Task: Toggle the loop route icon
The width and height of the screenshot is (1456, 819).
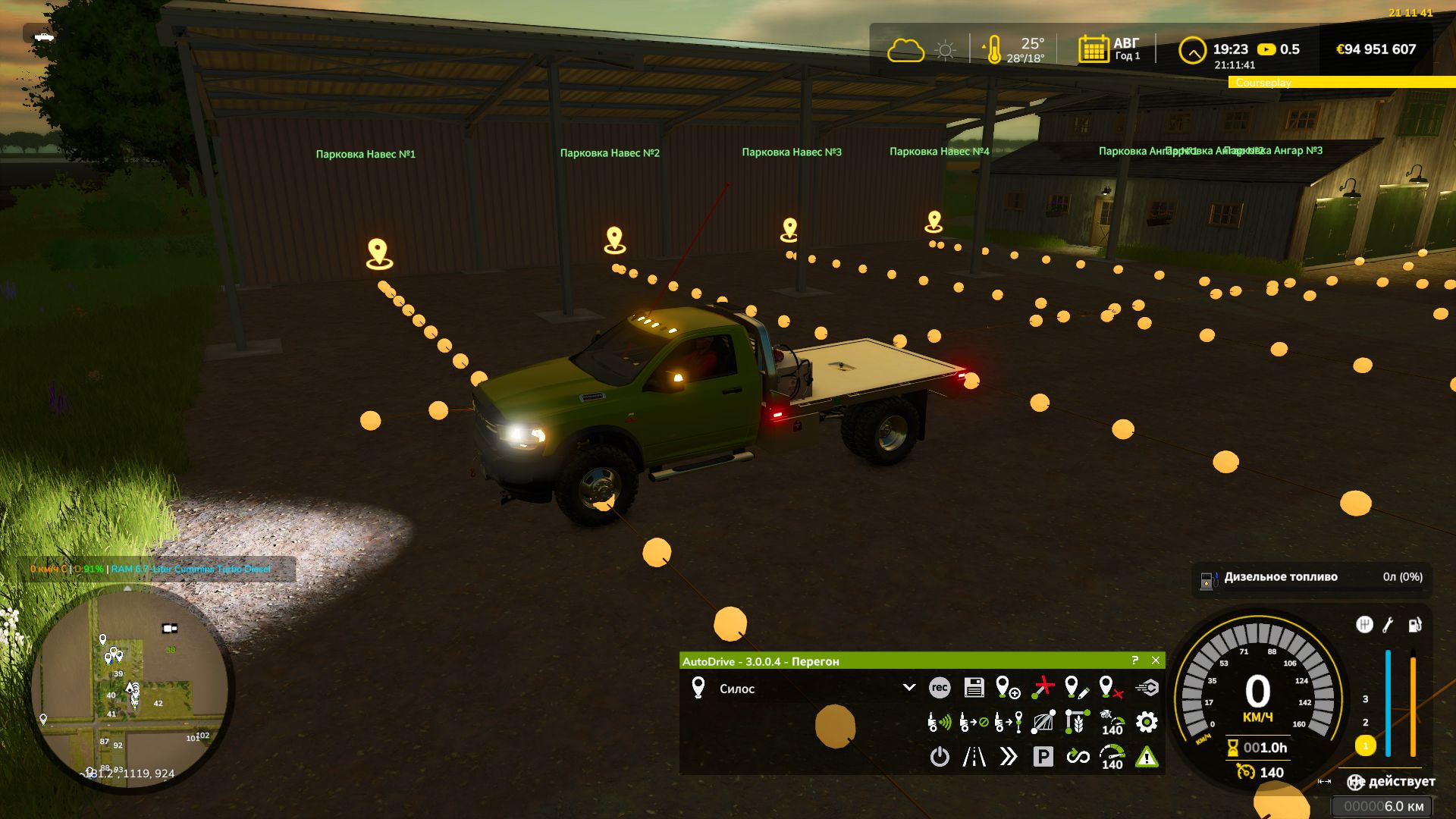Action: (1078, 757)
